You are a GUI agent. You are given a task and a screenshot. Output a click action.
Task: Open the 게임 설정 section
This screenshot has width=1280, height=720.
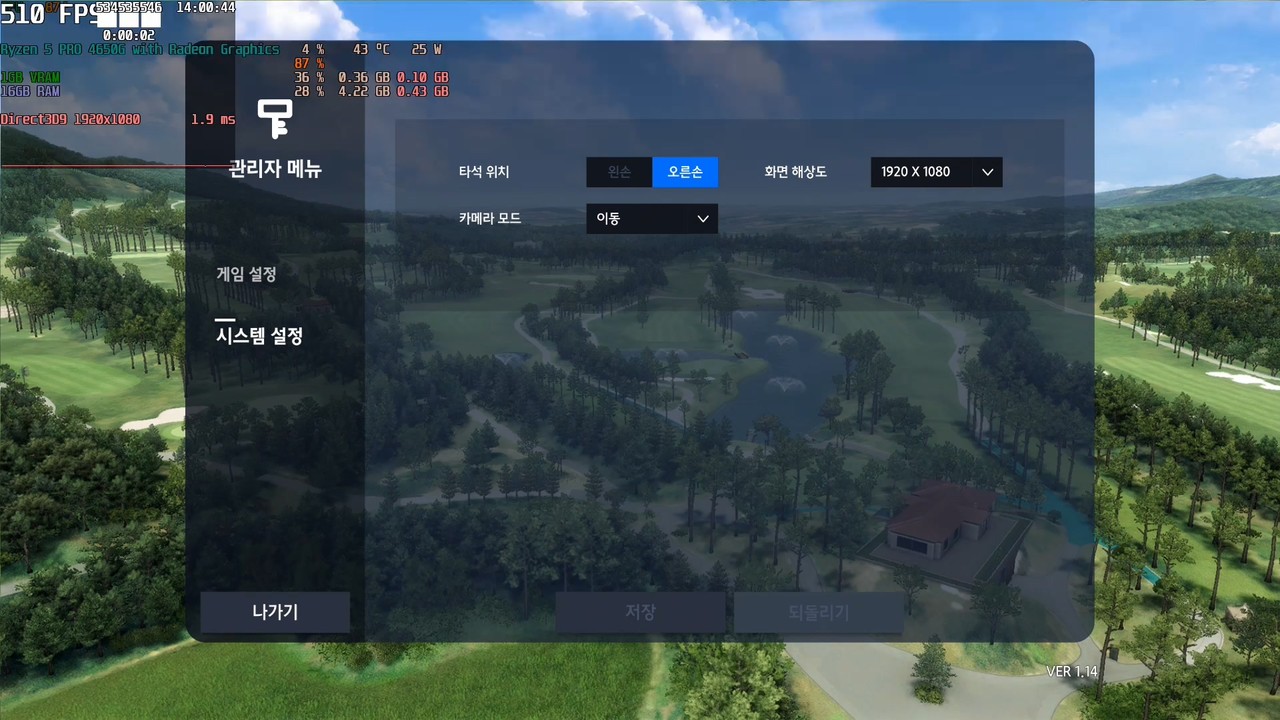pos(246,274)
